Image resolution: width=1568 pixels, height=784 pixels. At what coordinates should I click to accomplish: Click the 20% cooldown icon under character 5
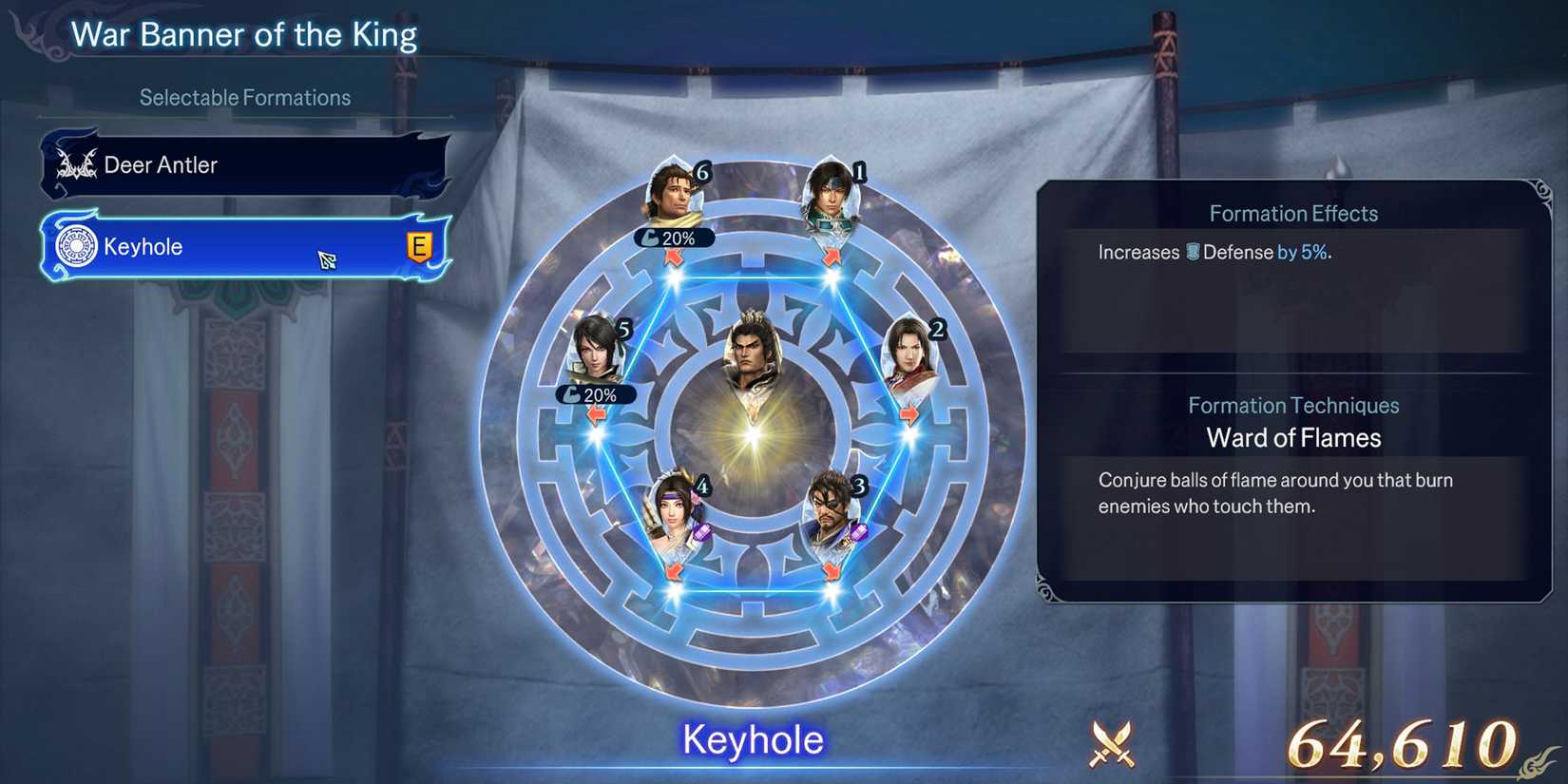[594, 394]
